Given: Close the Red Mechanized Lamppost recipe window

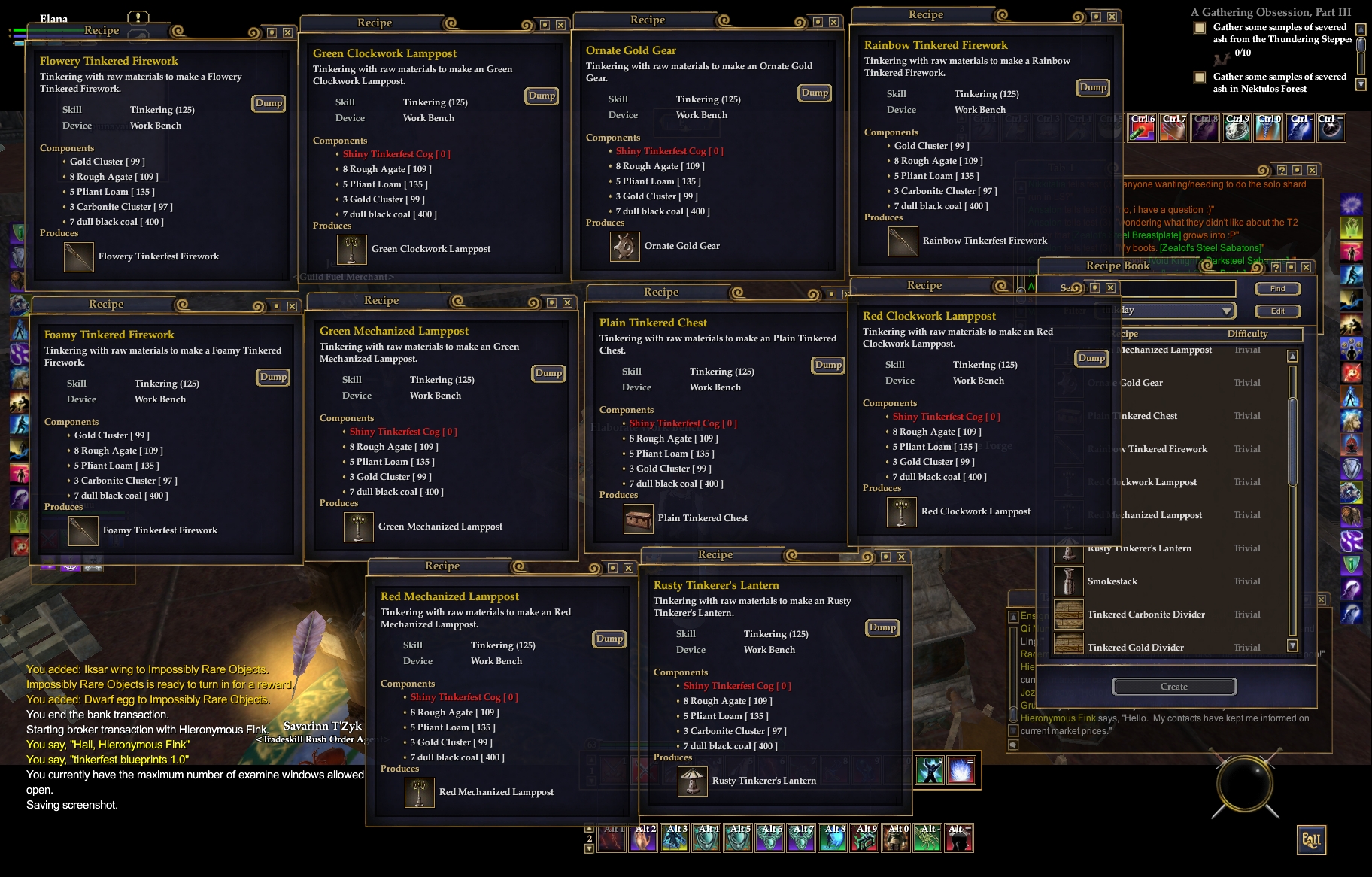Looking at the screenshot, I should (x=628, y=568).
